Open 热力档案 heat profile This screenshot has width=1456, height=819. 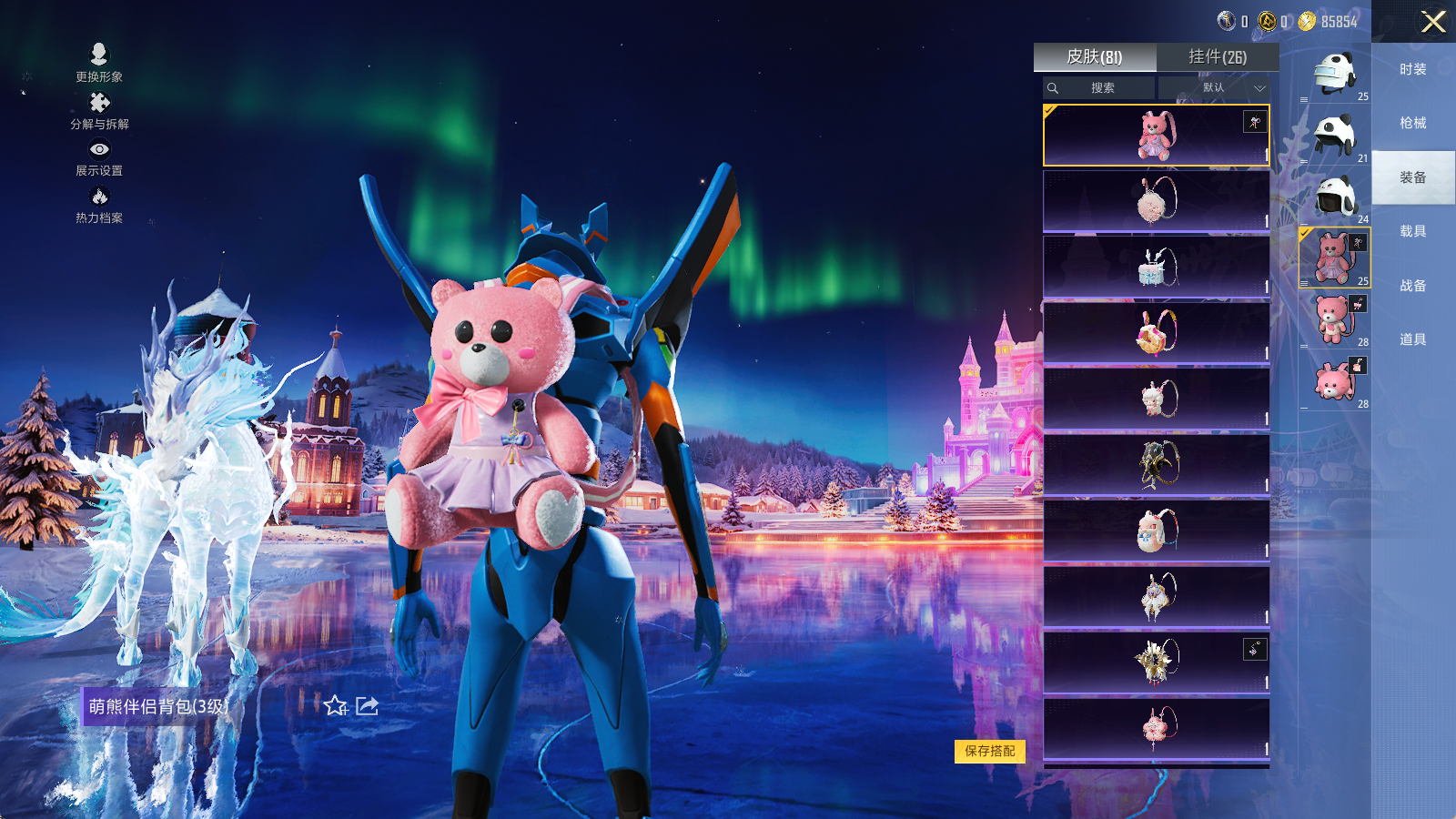click(x=99, y=205)
